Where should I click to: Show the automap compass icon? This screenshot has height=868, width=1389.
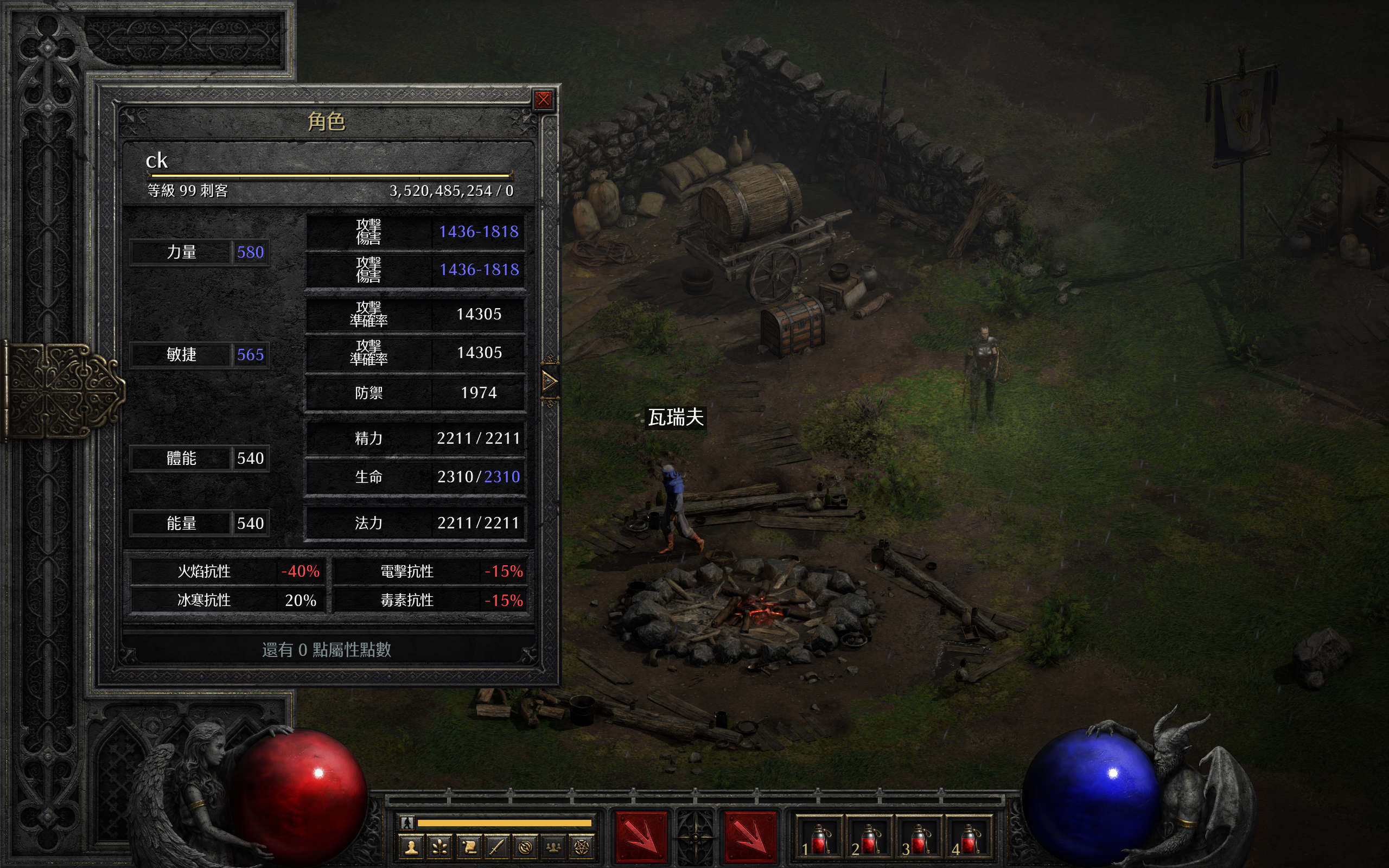coord(525,847)
